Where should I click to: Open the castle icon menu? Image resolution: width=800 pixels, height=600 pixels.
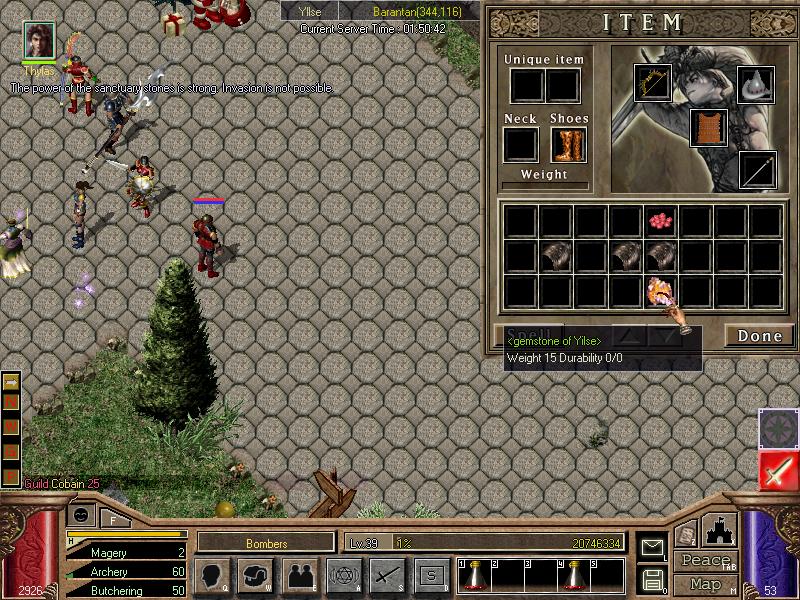720,529
